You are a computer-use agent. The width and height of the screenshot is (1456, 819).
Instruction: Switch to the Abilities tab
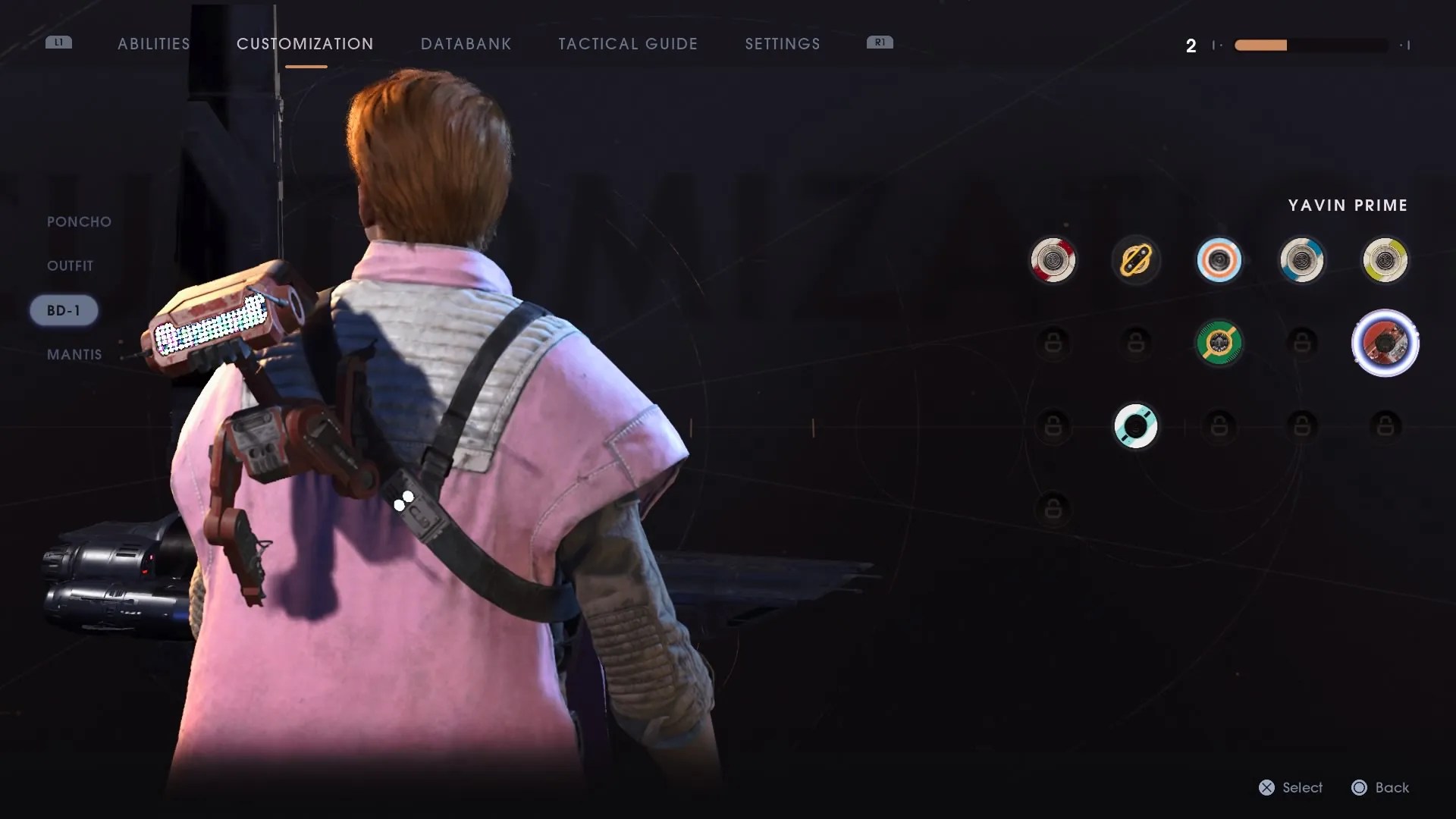coord(153,44)
